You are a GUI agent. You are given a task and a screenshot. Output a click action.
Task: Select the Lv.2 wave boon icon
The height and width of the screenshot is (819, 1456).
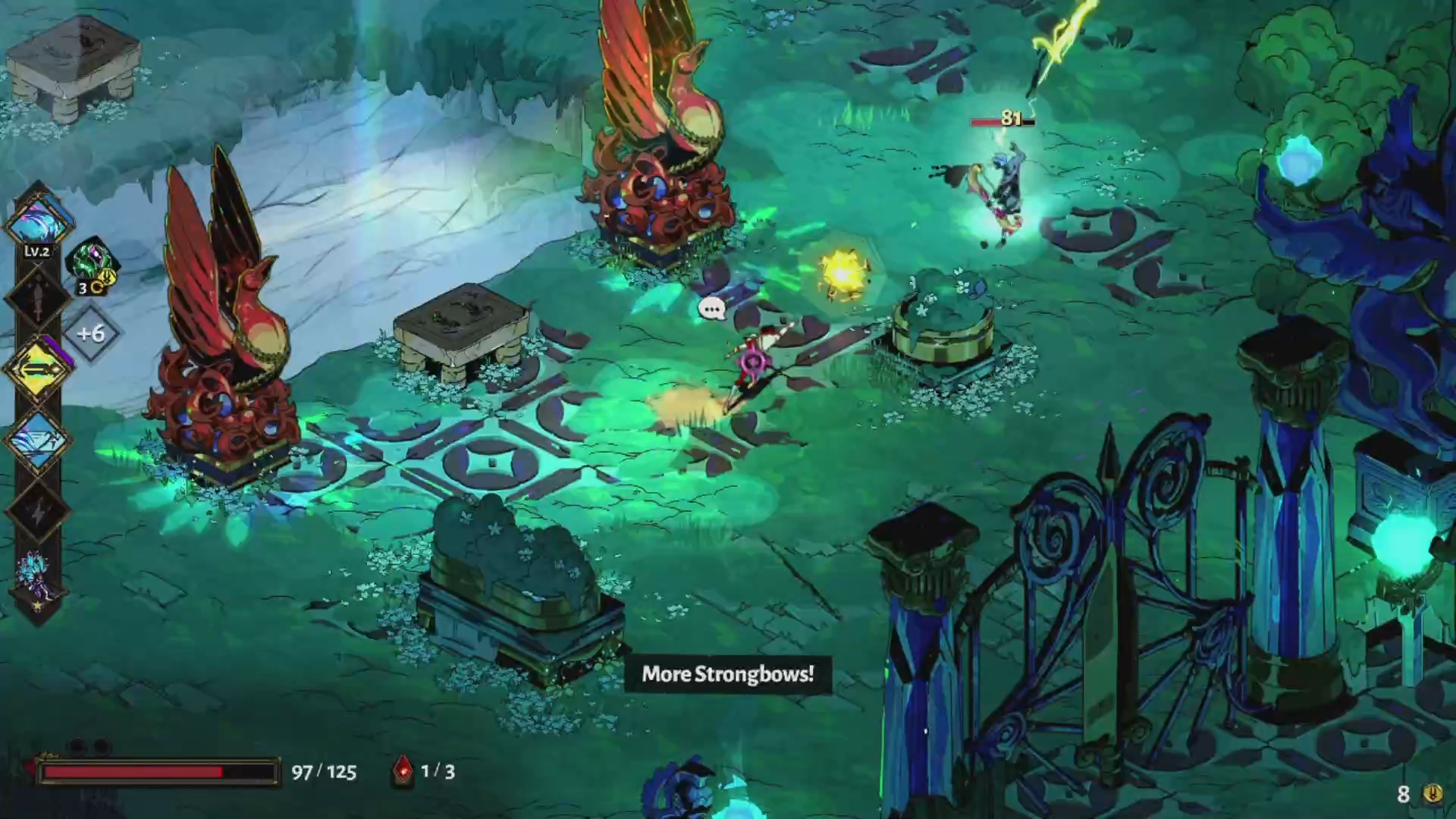click(38, 221)
